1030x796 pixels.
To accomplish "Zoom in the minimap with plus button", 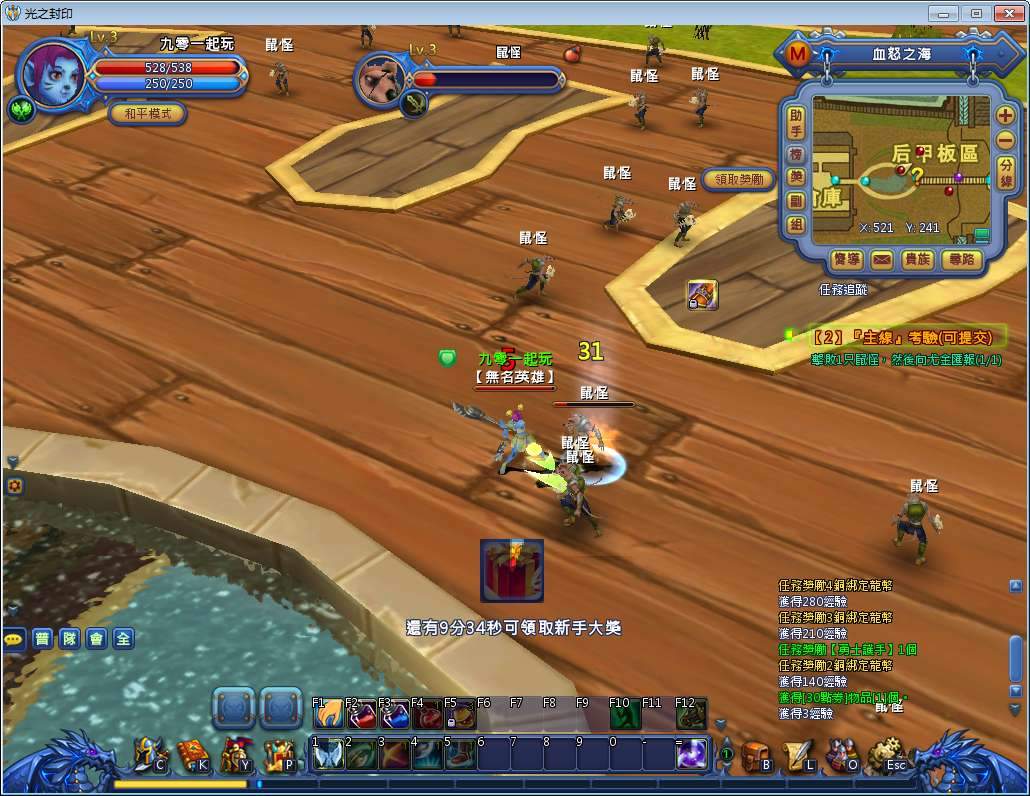I will click(1005, 115).
